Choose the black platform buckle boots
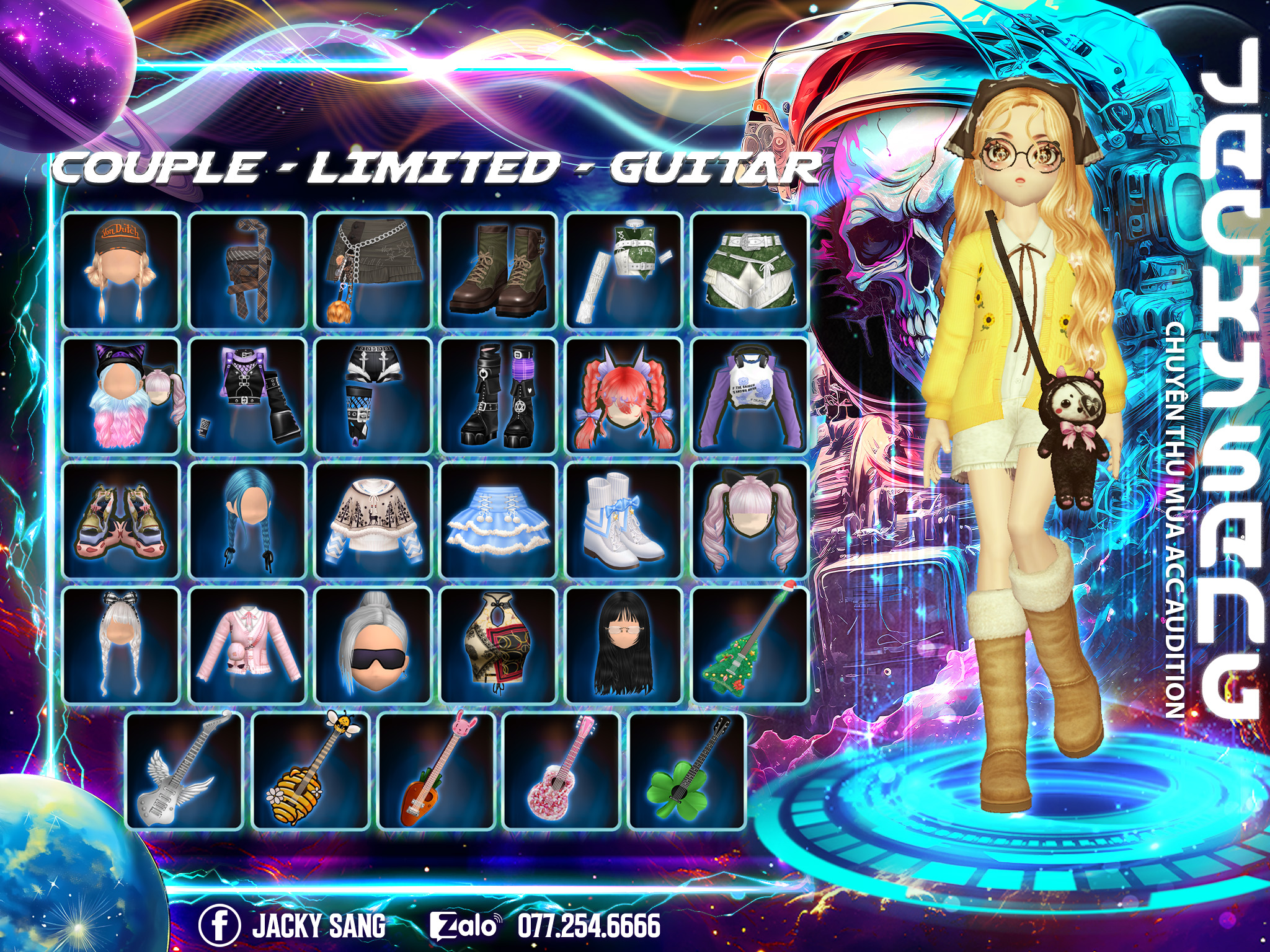 click(498, 395)
